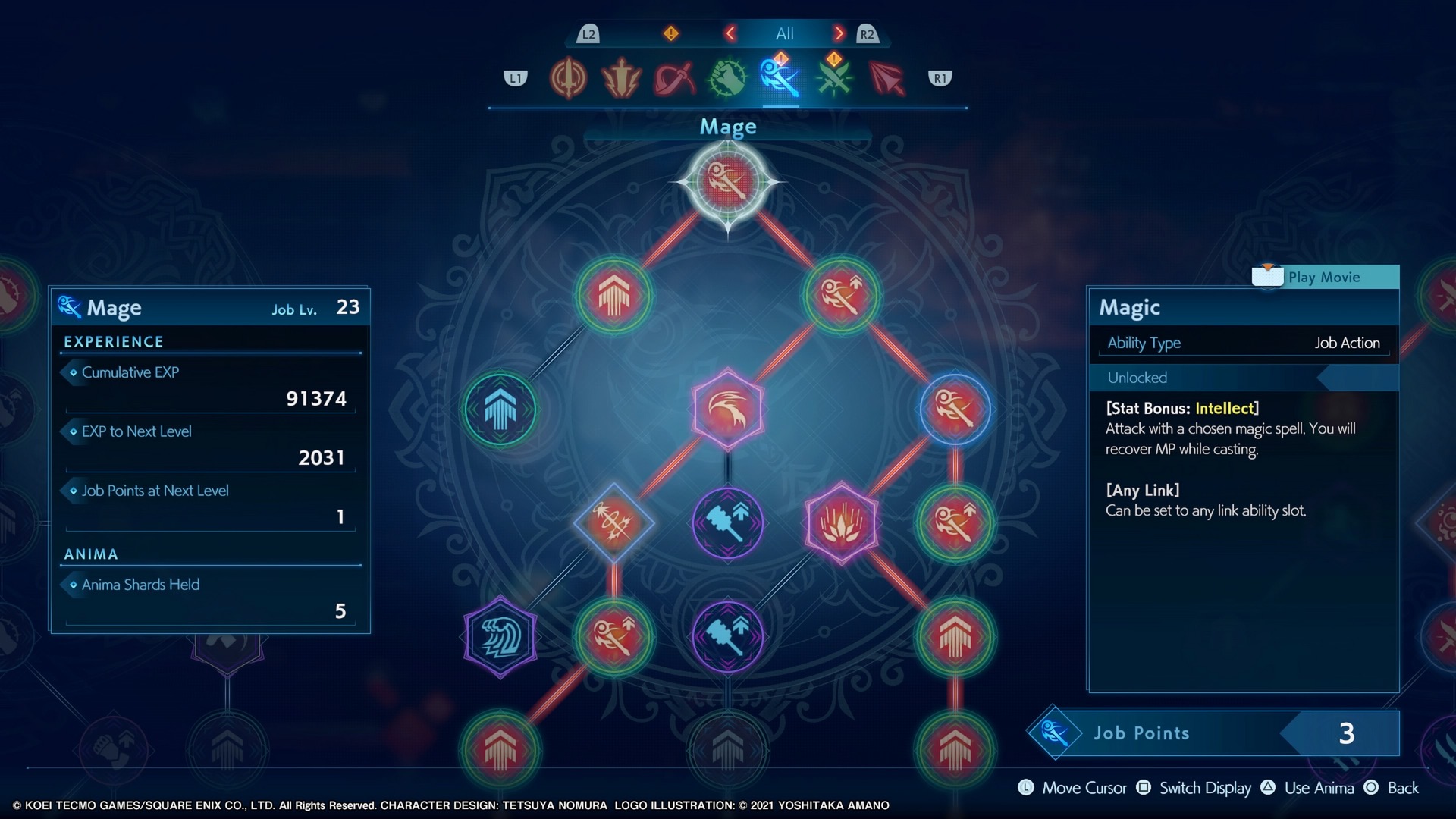
Task: Click the right red chevron beside All
Action: 839,33
